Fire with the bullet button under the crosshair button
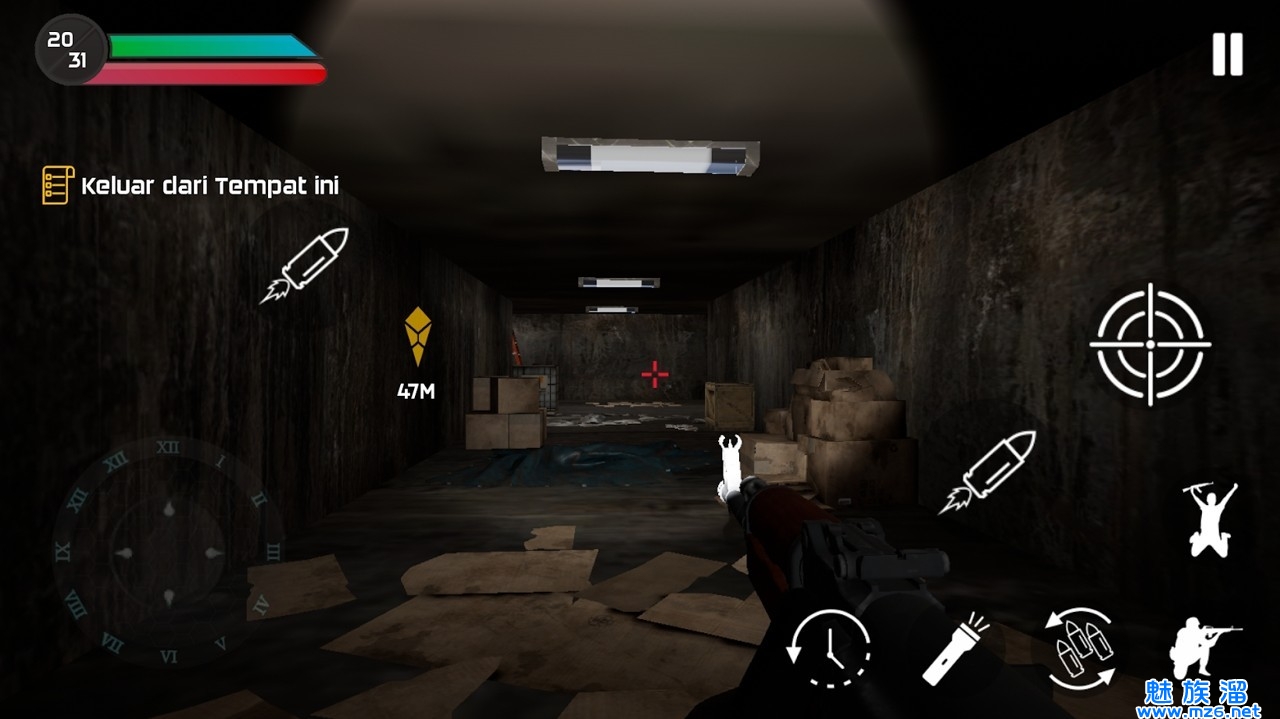Screen dimensions: 1280x719 [988, 471]
